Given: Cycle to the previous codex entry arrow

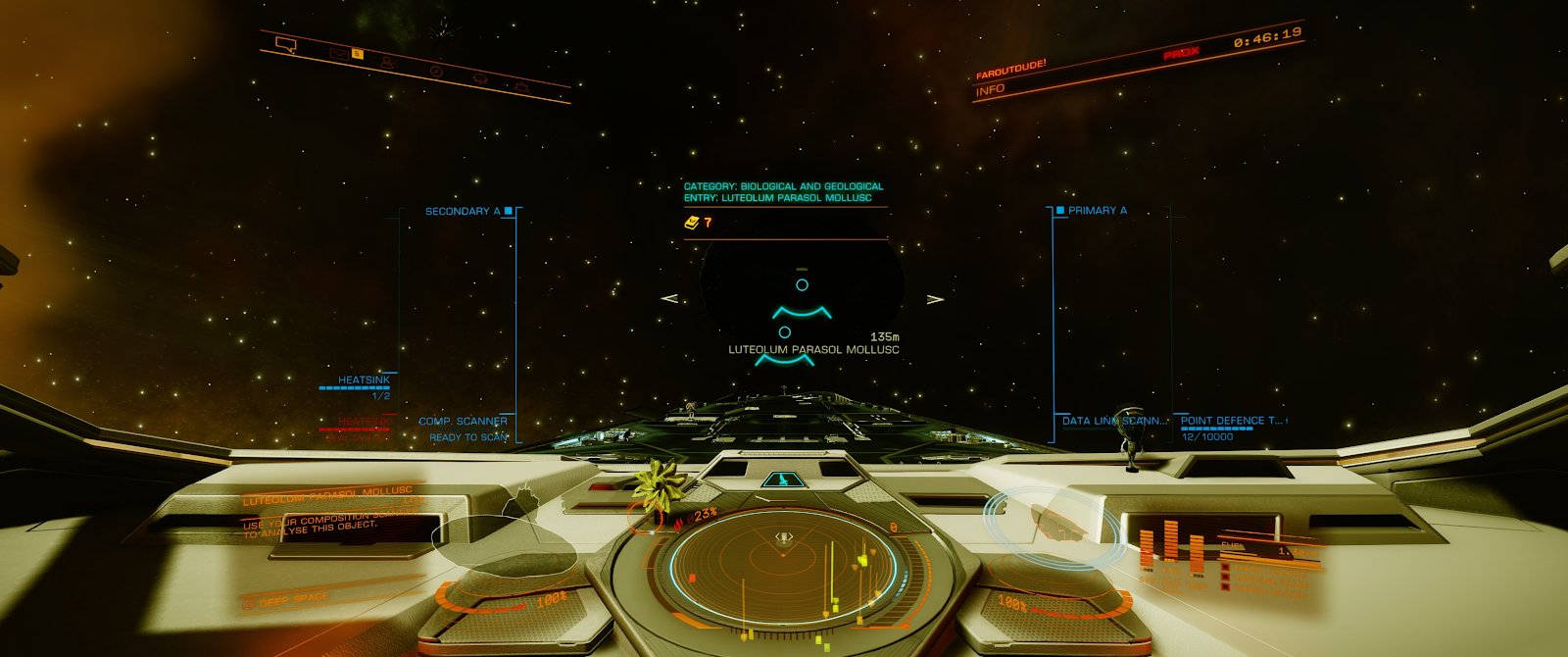Looking at the screenshot, I should tap(670, 298).
